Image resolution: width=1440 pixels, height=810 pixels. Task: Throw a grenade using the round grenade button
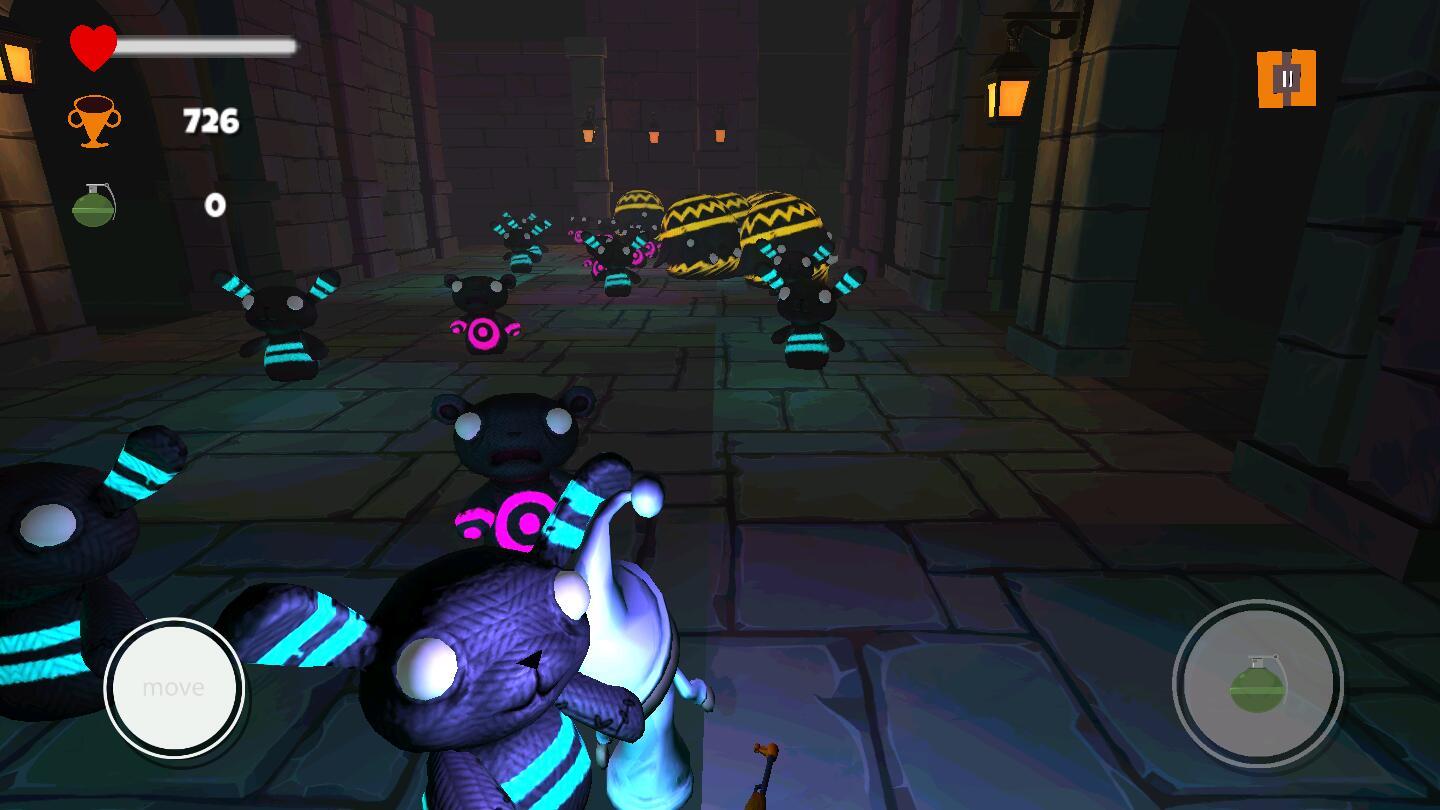pos(1257,684)
